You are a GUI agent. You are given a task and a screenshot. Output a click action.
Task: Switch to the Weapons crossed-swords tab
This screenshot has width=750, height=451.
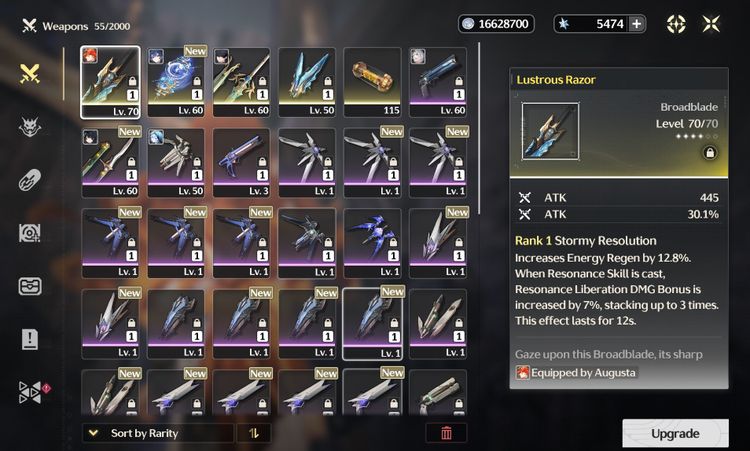(29, 72)
